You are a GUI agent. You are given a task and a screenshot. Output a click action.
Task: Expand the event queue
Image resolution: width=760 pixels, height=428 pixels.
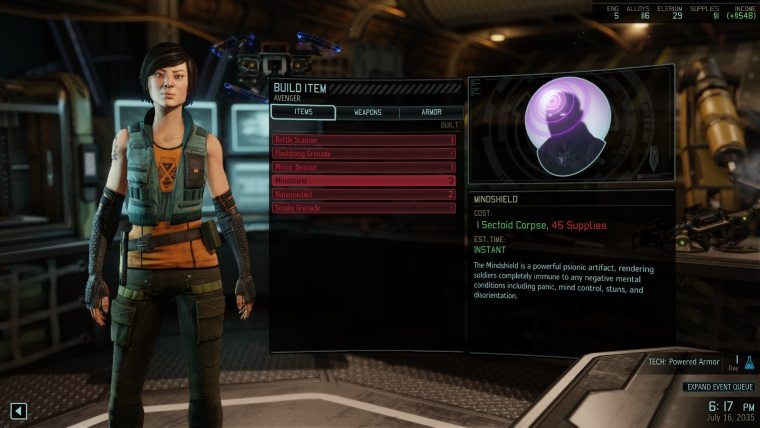pos(718,387)
